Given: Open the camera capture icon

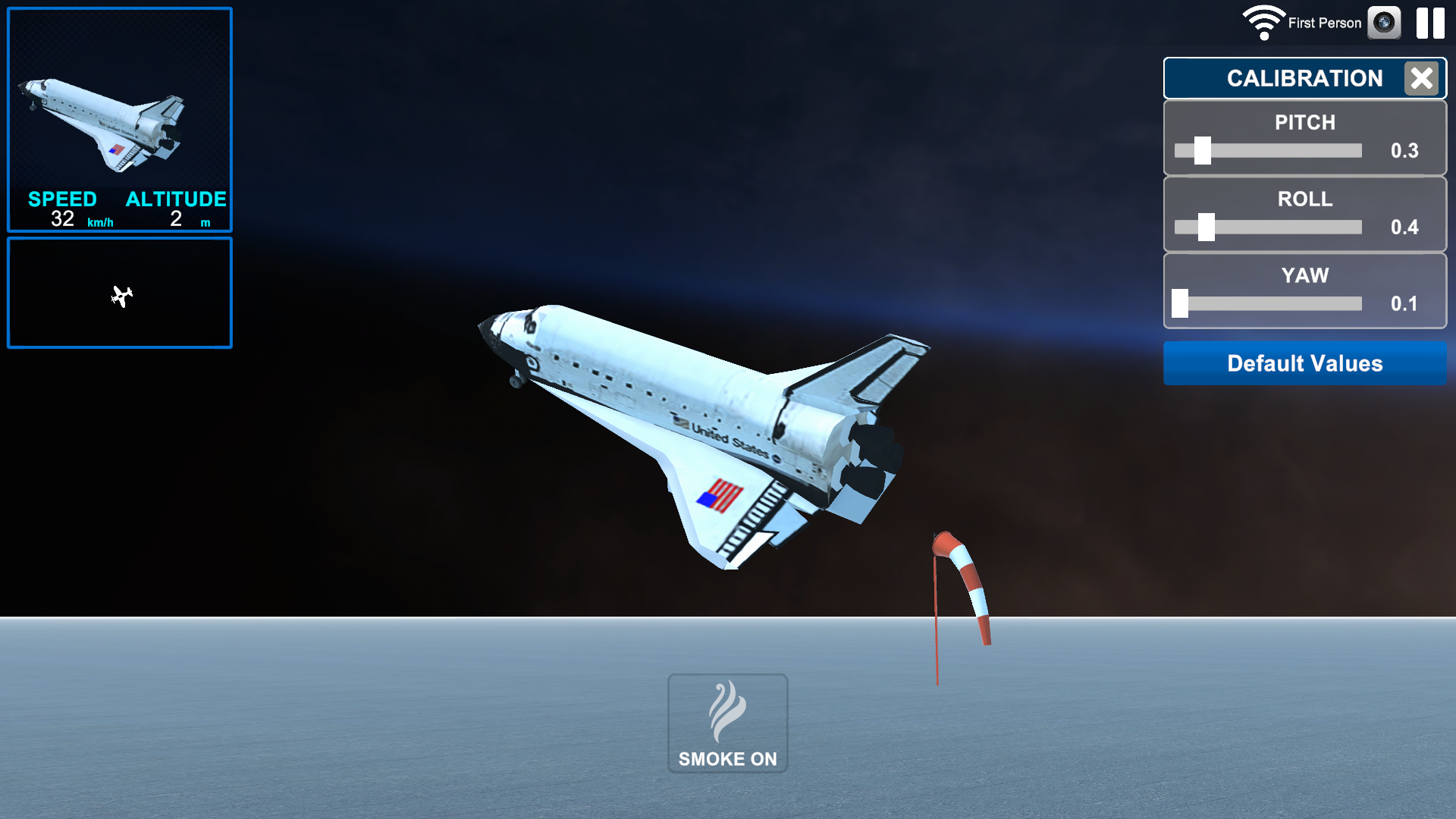Looking at the screenshot, I should [x=1385, y=23].
